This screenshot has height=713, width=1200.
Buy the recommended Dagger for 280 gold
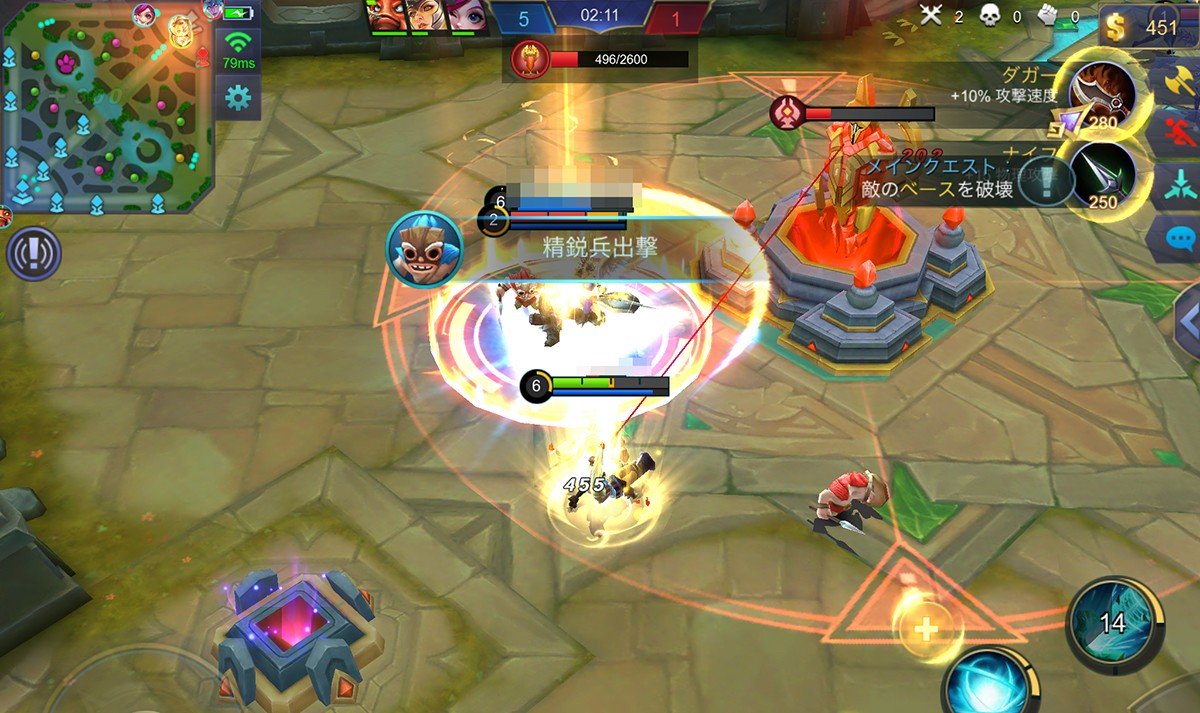[1101, 97]
